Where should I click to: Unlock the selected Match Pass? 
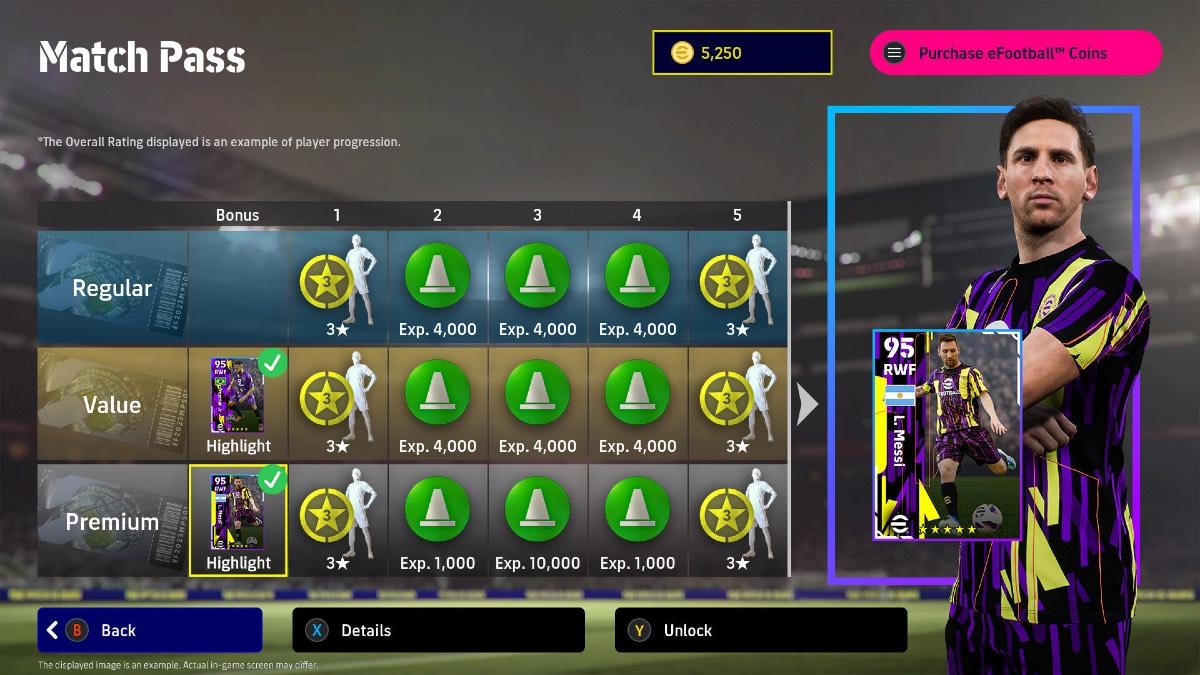click(x=760, y=630)
